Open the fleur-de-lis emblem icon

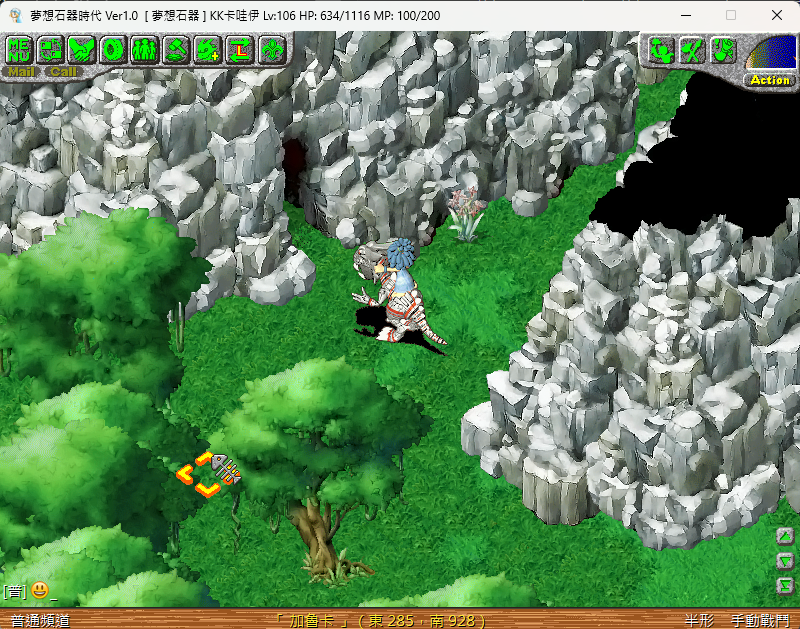[271, 48]
